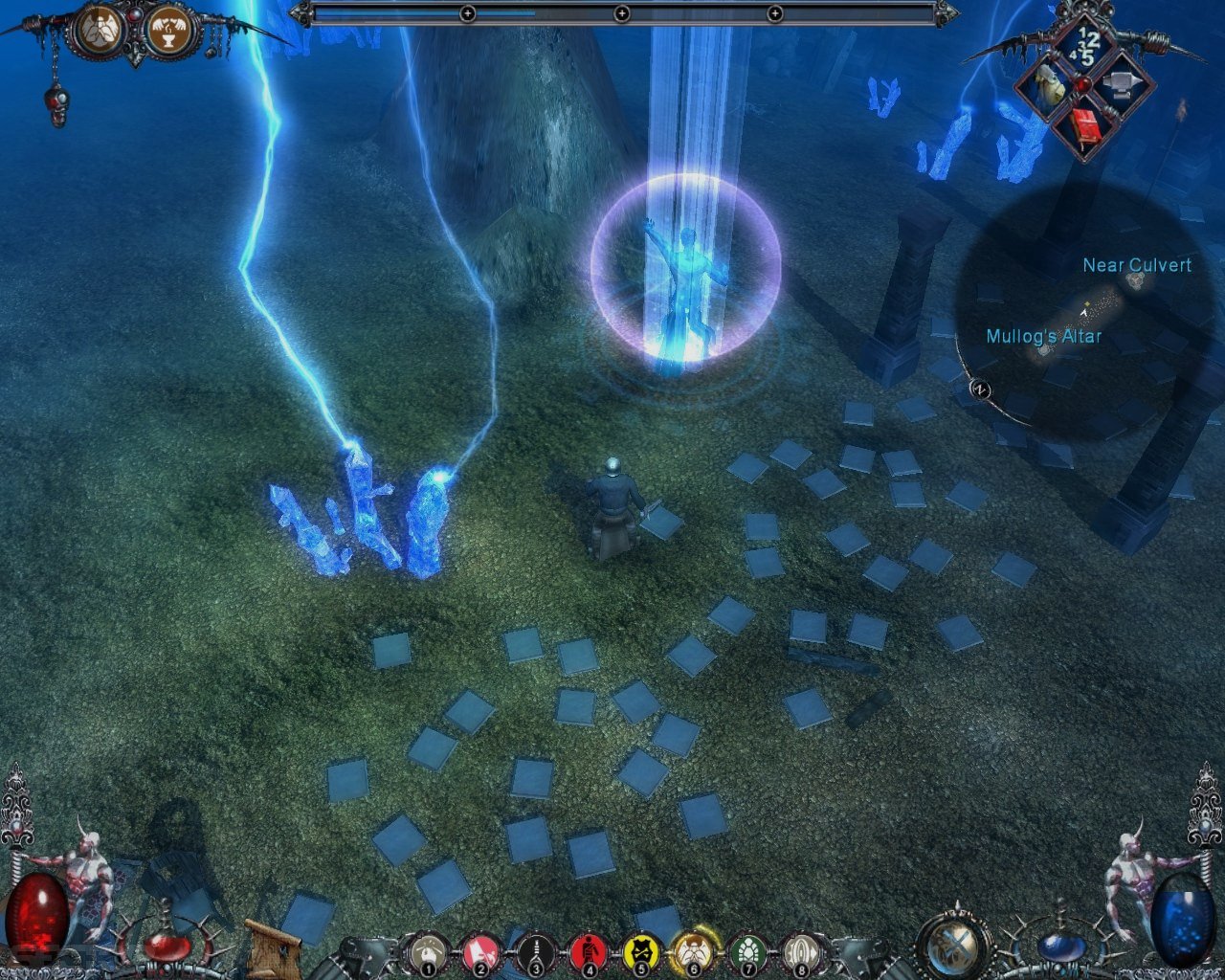This screenshot has height=980, width=1225.
Task: Open the red book journal
Action: tap(1085, 127)
